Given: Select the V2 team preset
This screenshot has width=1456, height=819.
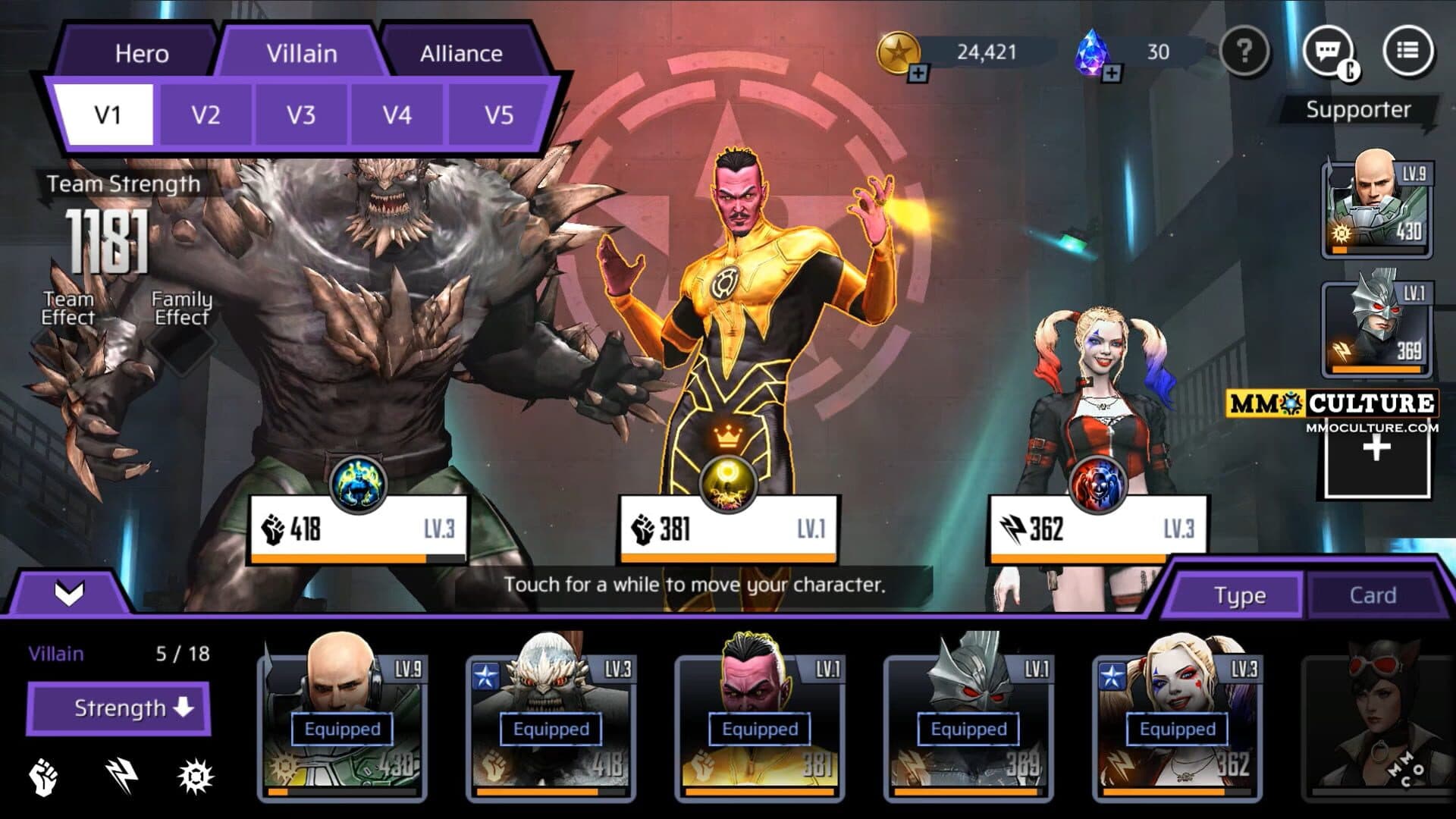Looking at the screenshot, I should coord(206,115).
